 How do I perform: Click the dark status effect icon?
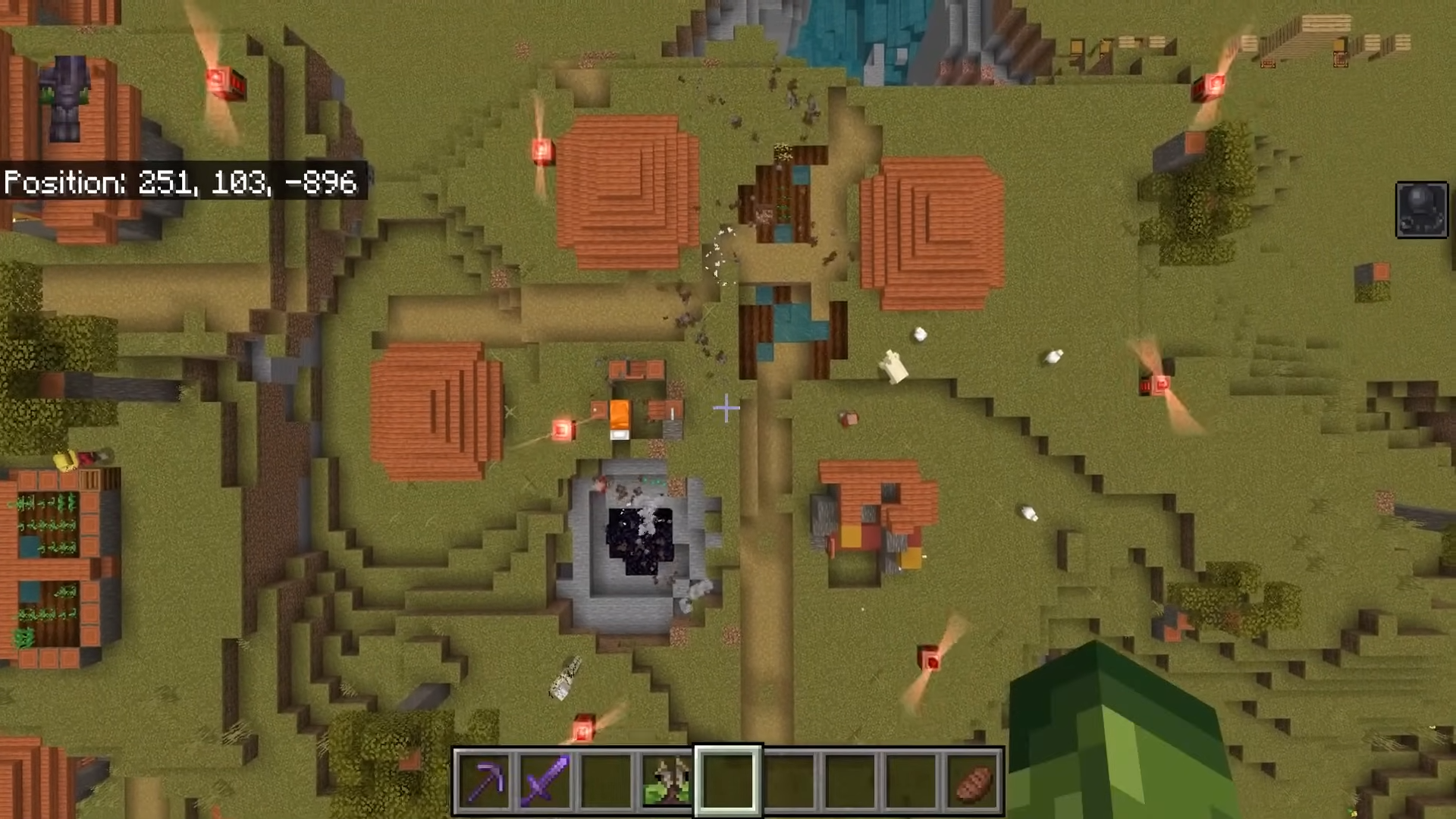click(1422, 210)
